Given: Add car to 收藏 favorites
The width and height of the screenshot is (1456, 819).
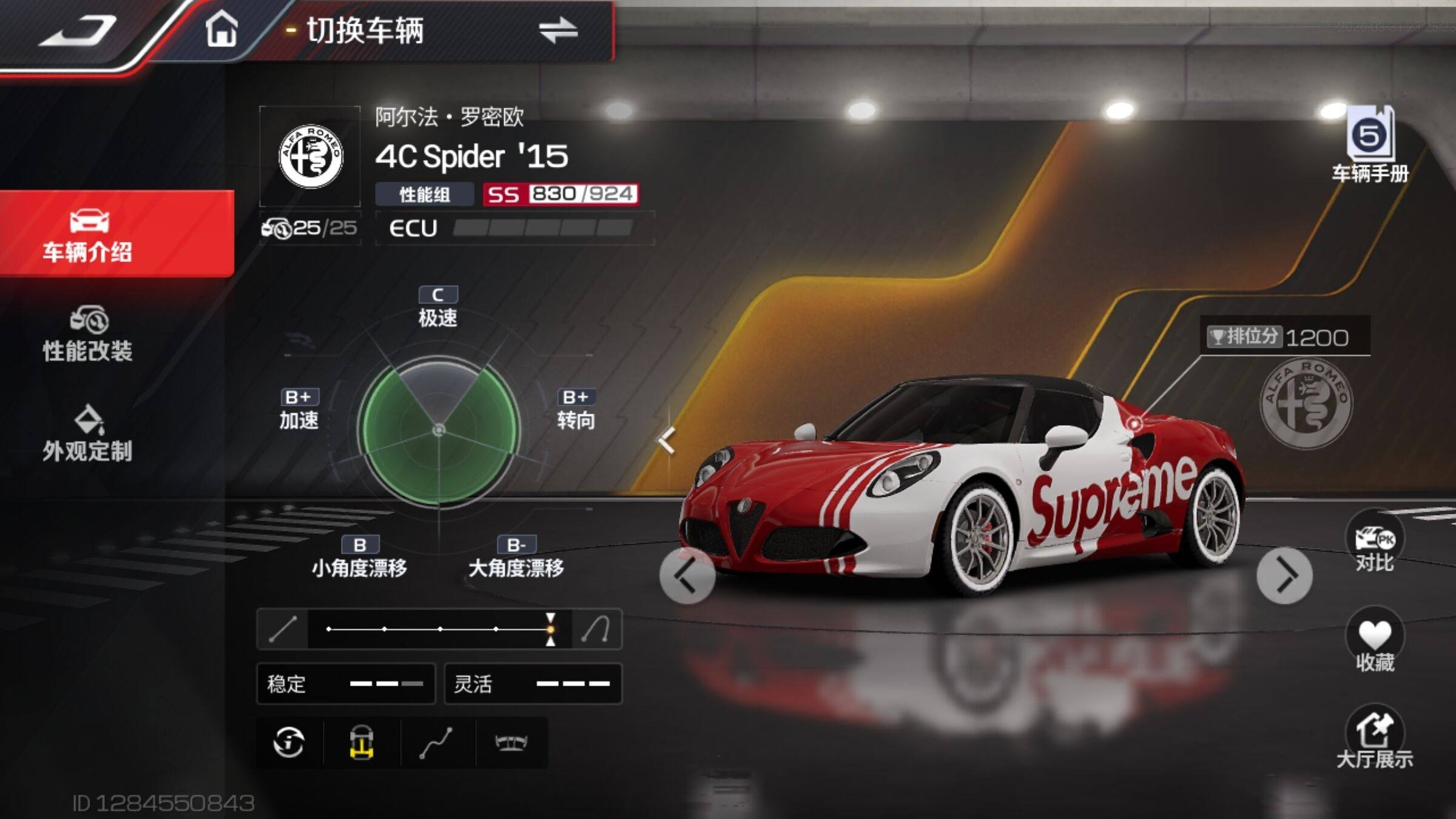Looking at the screenshot, I should pos(1374,642).
